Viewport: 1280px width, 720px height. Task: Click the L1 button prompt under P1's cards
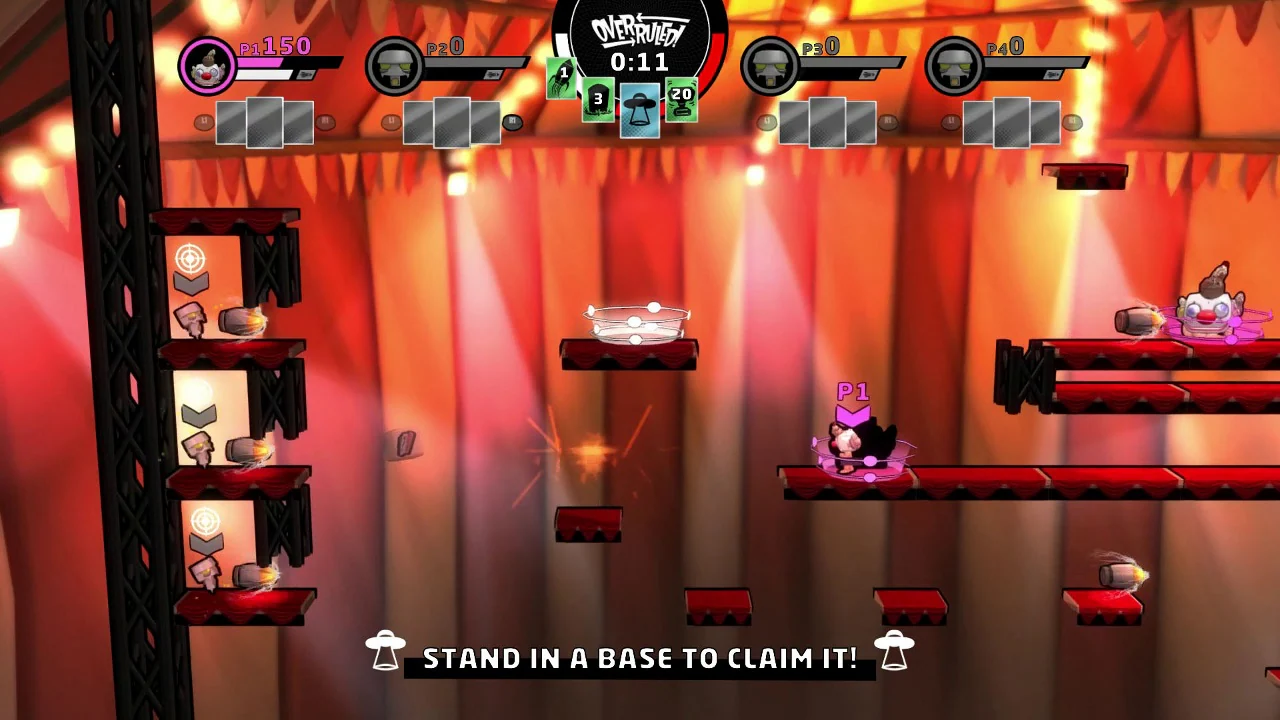[x=204, y=120]
